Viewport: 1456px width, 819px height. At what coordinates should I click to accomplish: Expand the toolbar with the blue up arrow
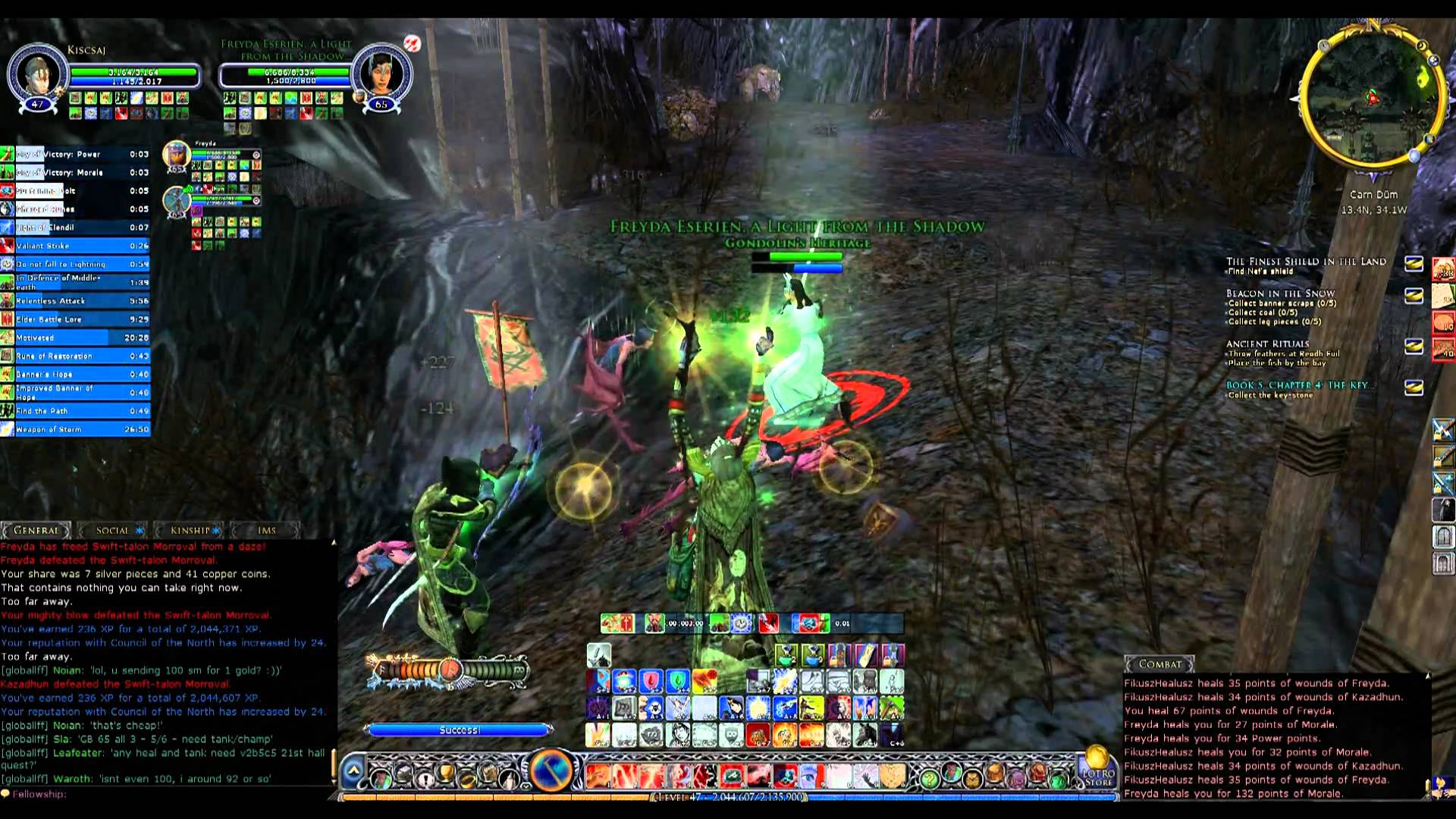coord(353,771)
